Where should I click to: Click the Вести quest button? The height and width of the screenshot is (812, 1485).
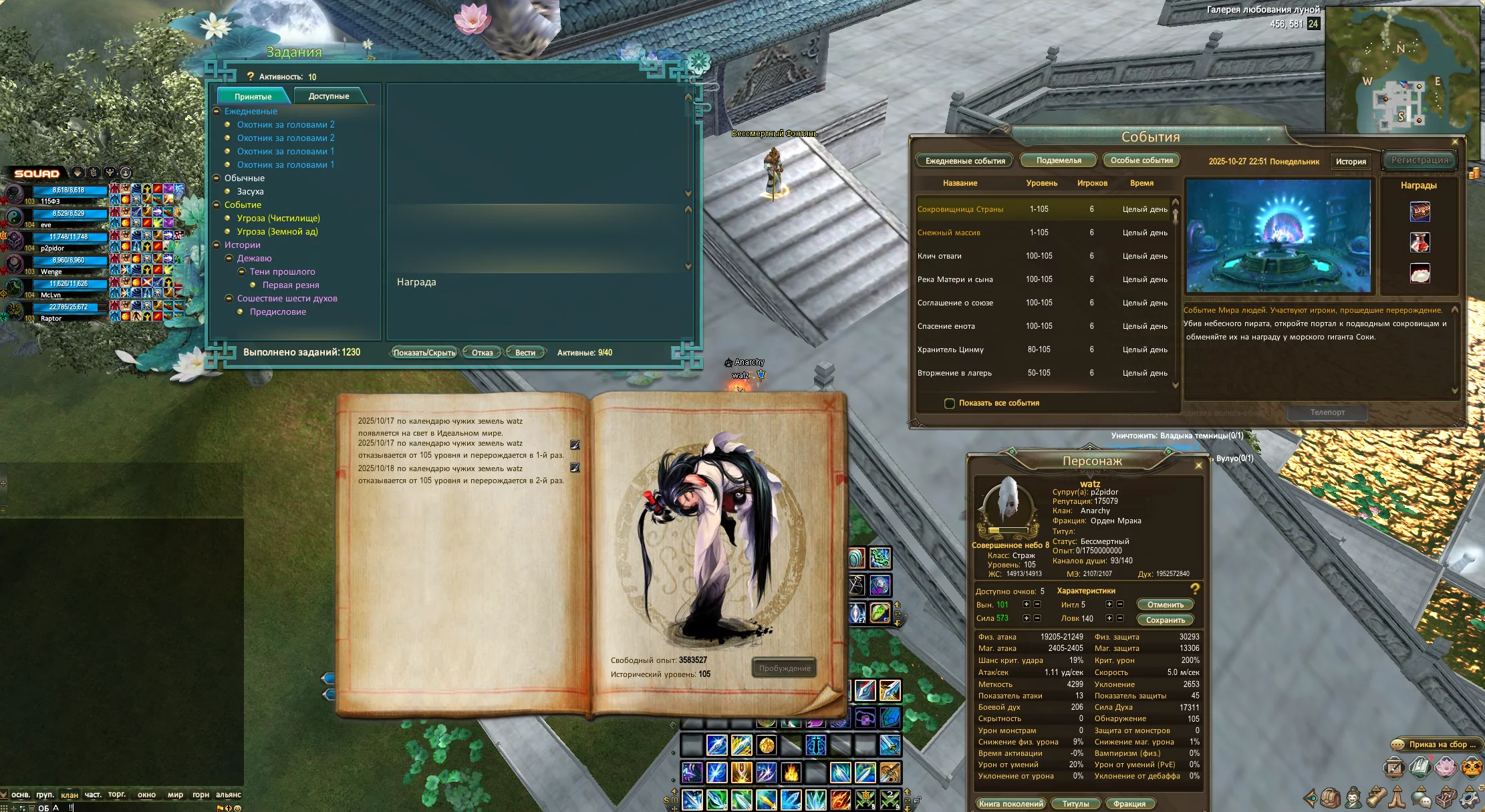pos(525,353)
